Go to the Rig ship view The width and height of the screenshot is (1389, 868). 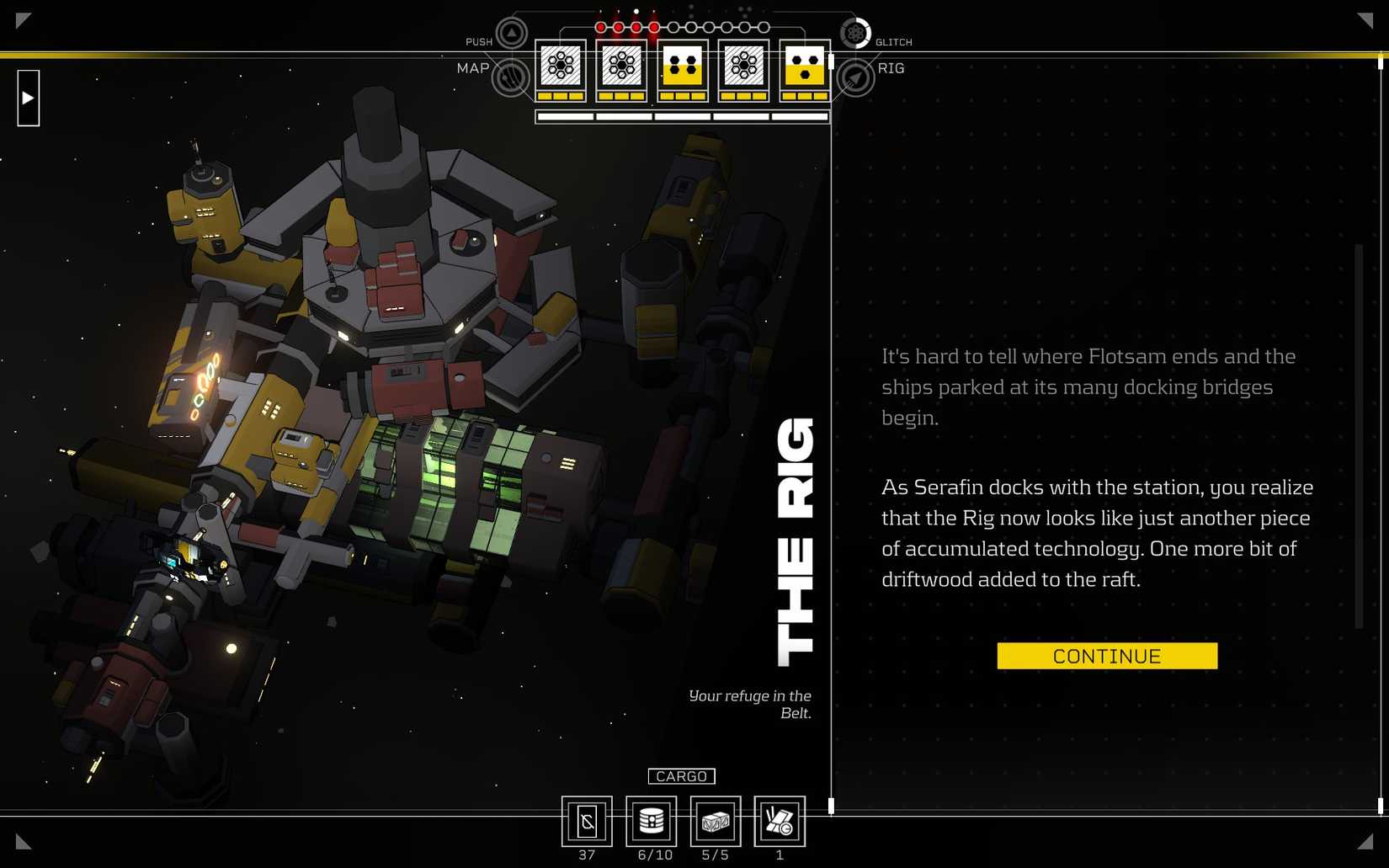[x=855, y=78]
